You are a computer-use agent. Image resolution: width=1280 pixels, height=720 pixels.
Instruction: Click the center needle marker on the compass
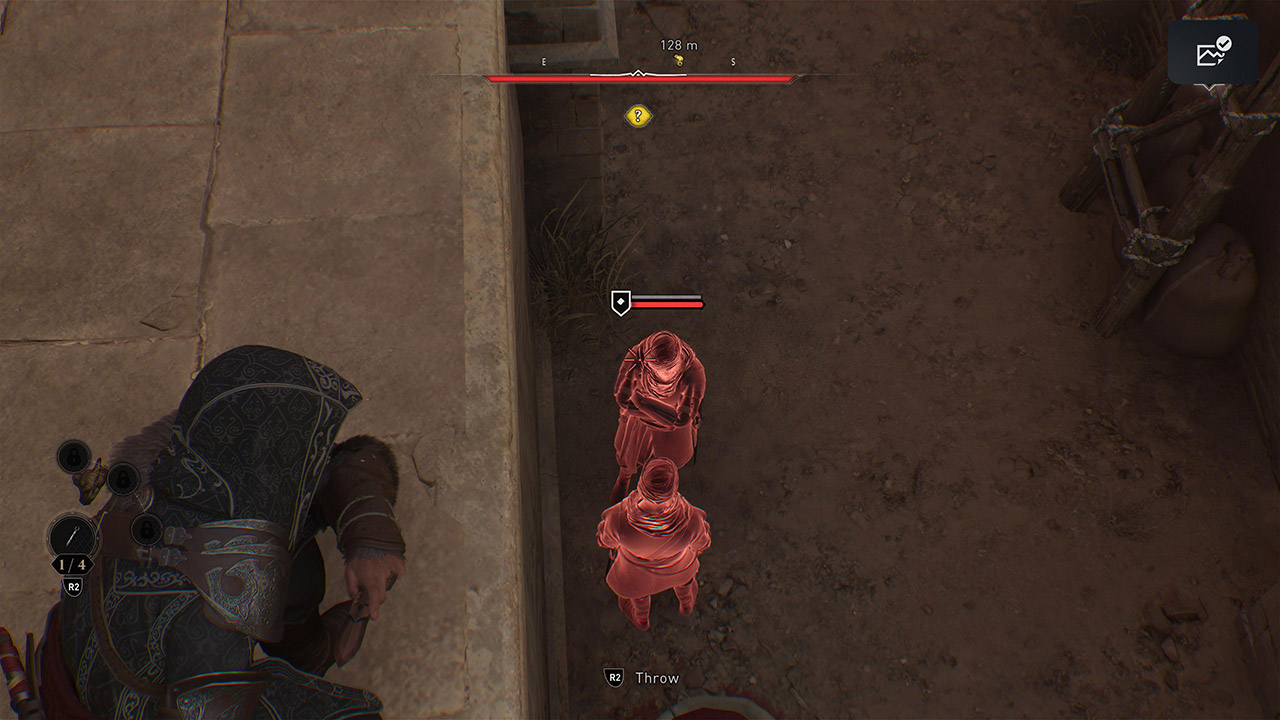[x=638, y=72]
